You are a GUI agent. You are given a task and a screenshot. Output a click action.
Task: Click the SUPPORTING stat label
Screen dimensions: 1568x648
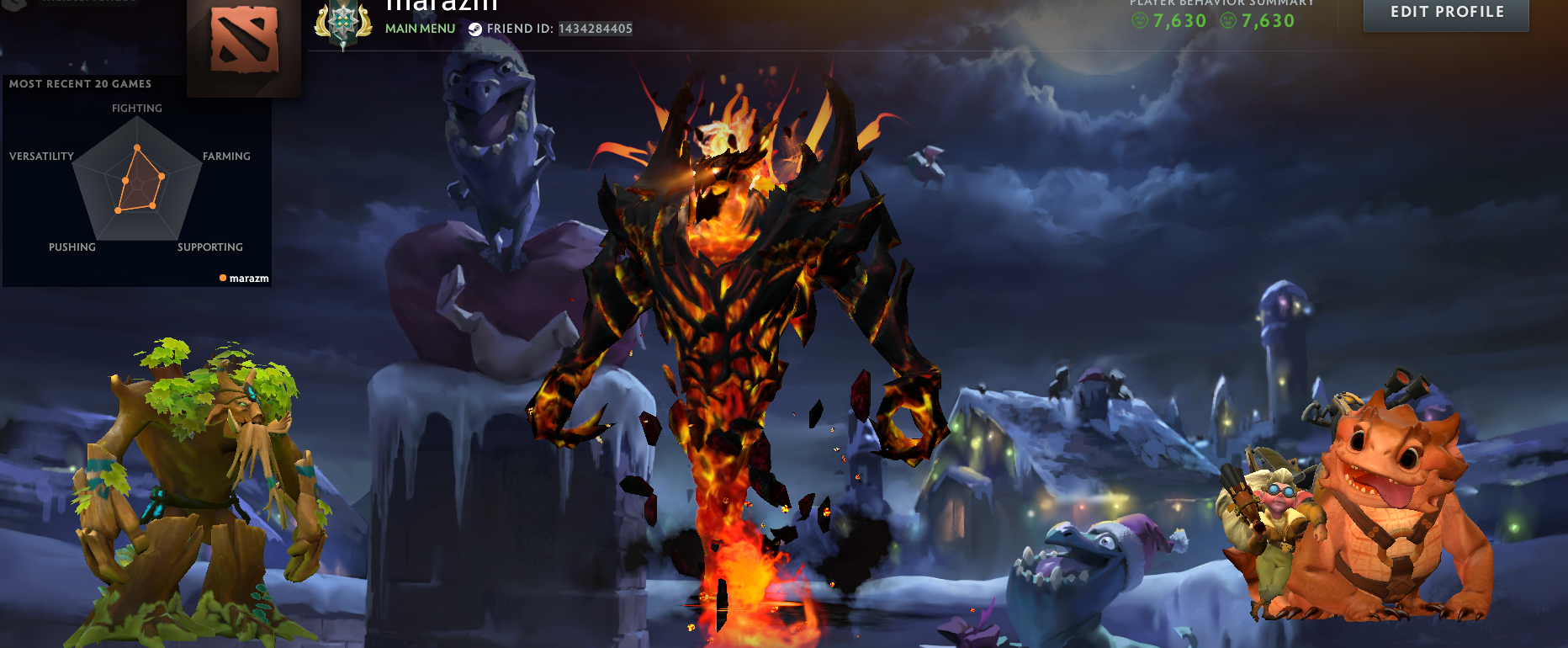click(x=209, y=247)
